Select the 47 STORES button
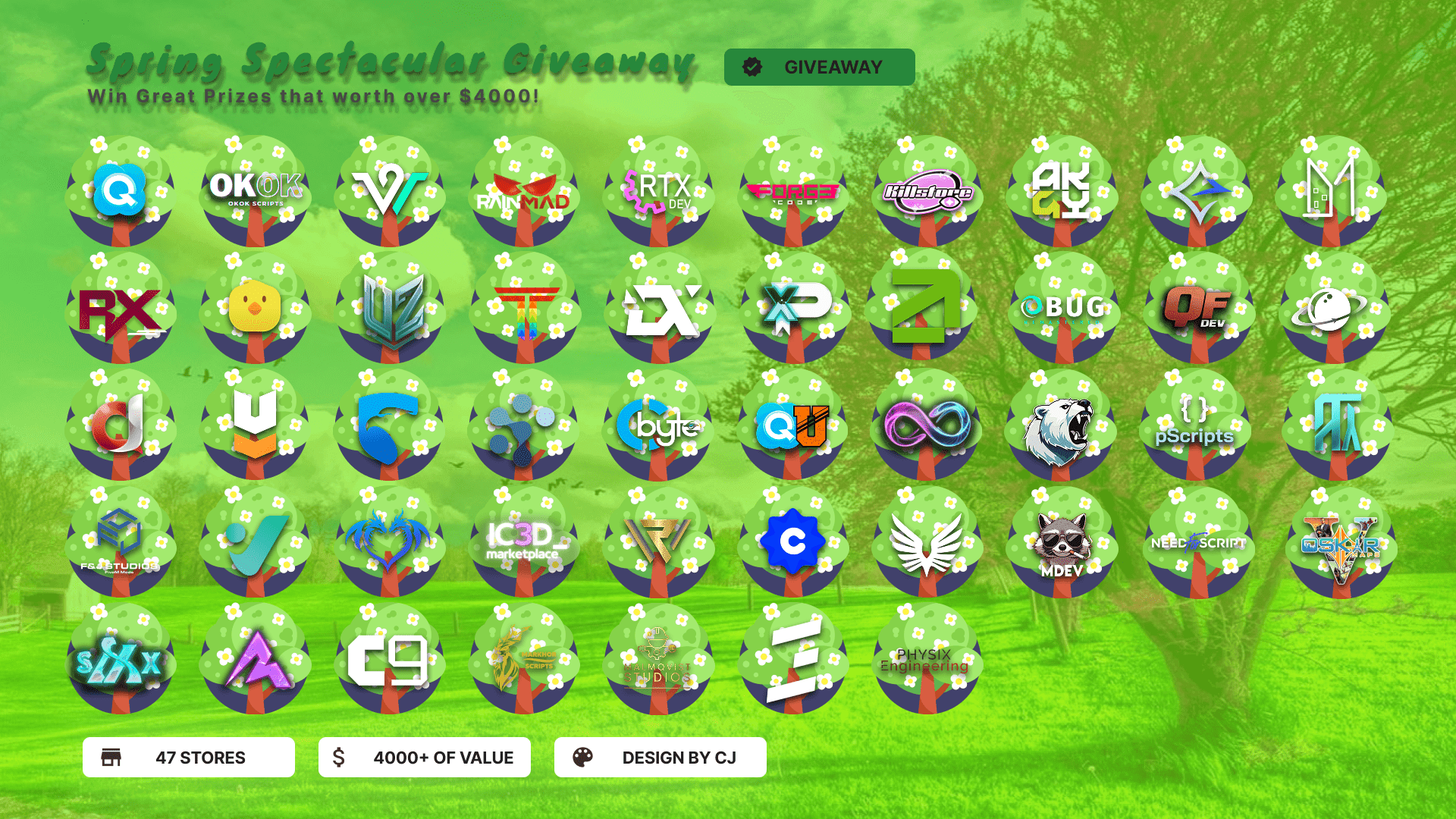 tap(188, 758)
